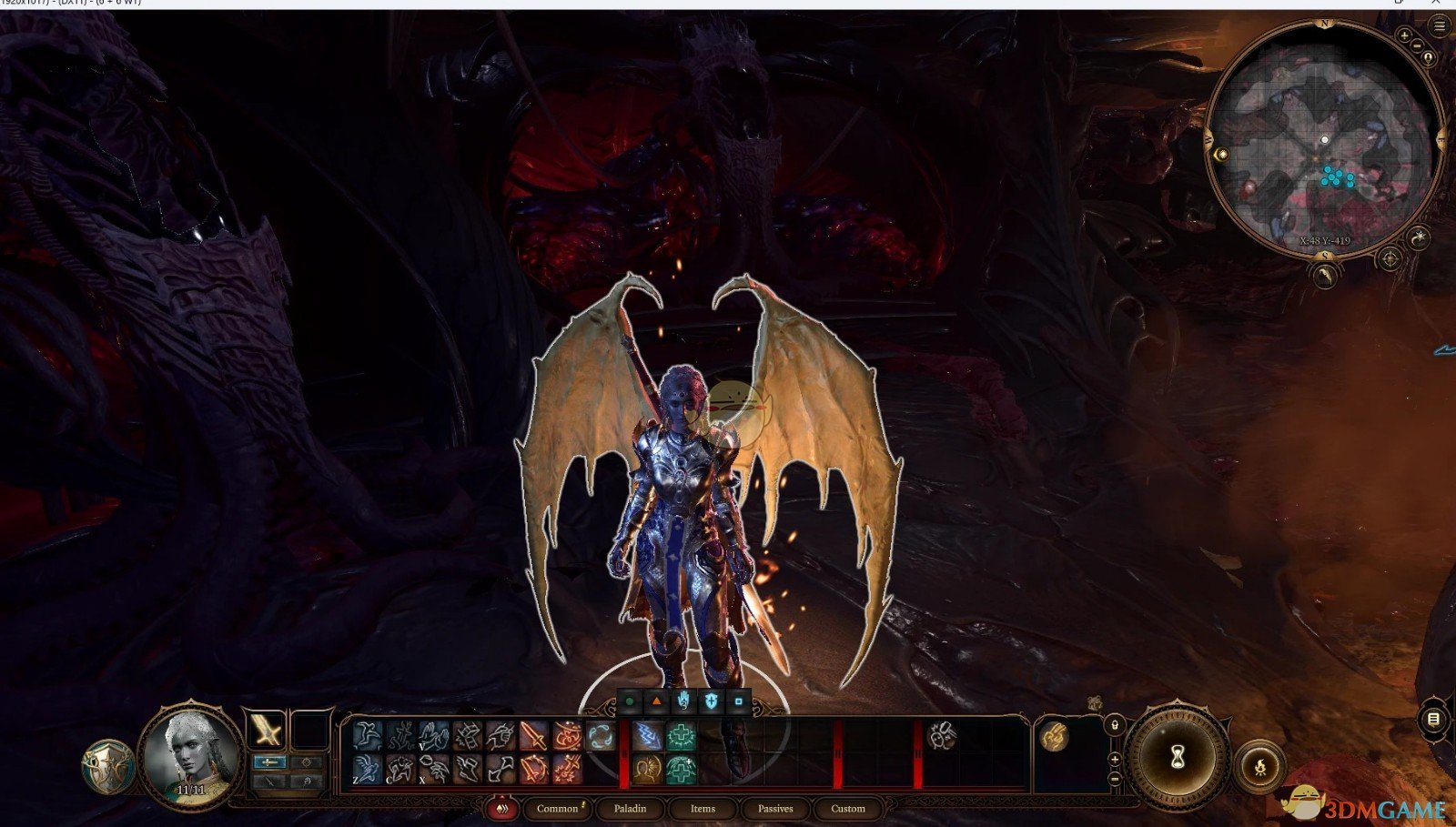The height and width of the screenshot is (827, 1456).
Task: Switch to the Paladin tab
Action: coord(632,808)
